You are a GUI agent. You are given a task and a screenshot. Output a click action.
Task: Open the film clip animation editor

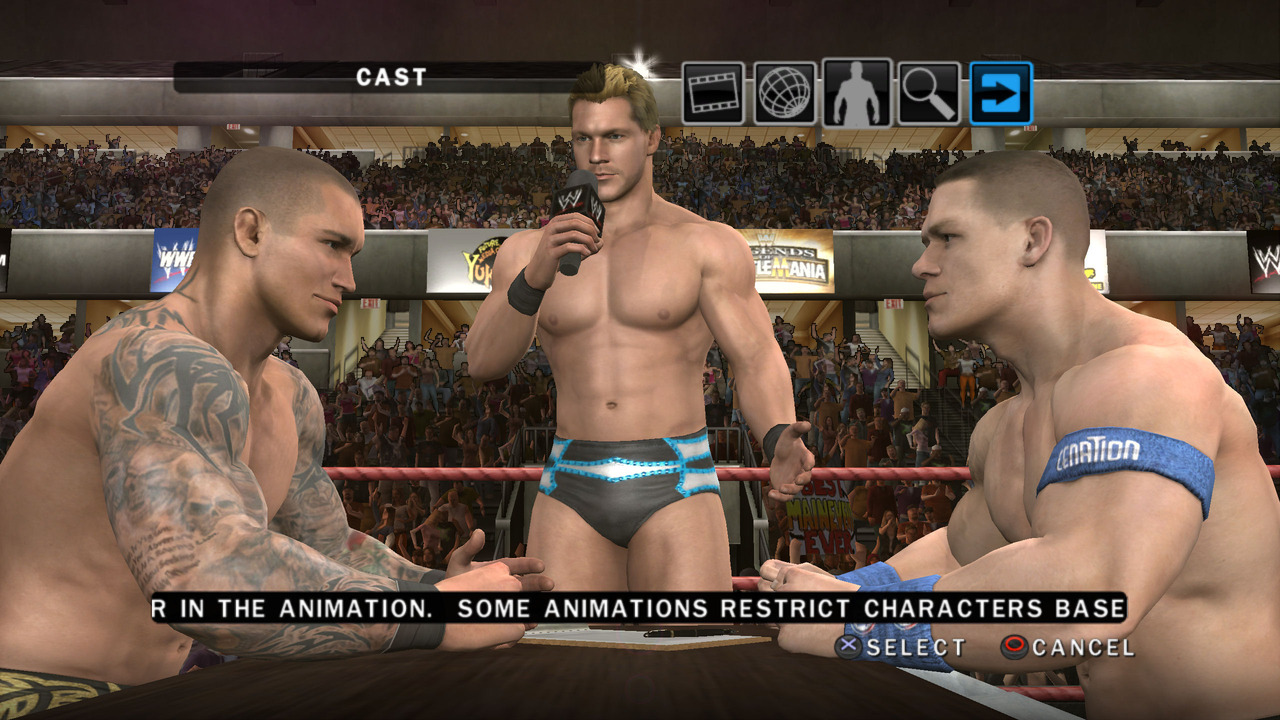point(713,93)
